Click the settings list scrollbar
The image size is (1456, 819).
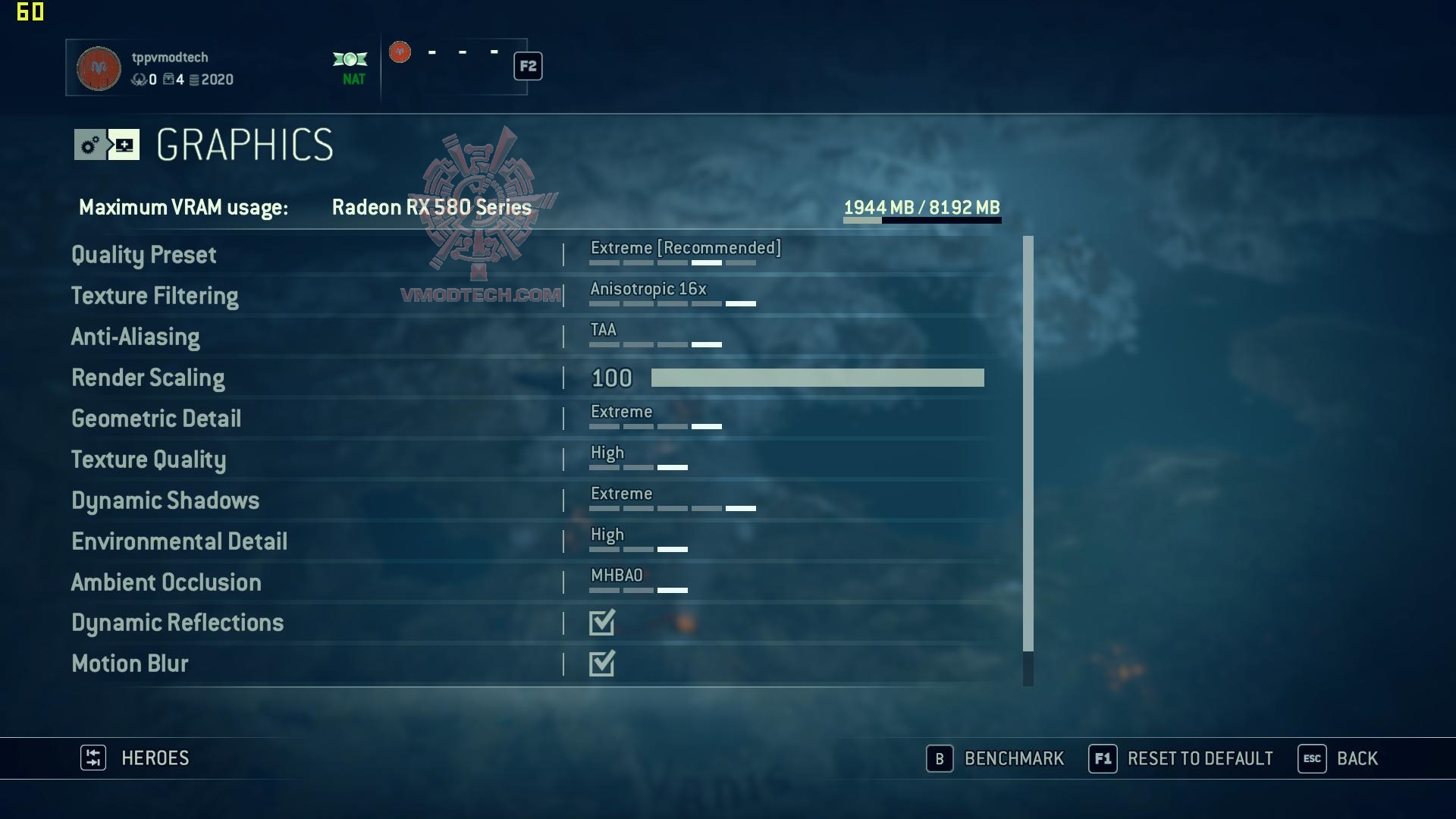1028,455
